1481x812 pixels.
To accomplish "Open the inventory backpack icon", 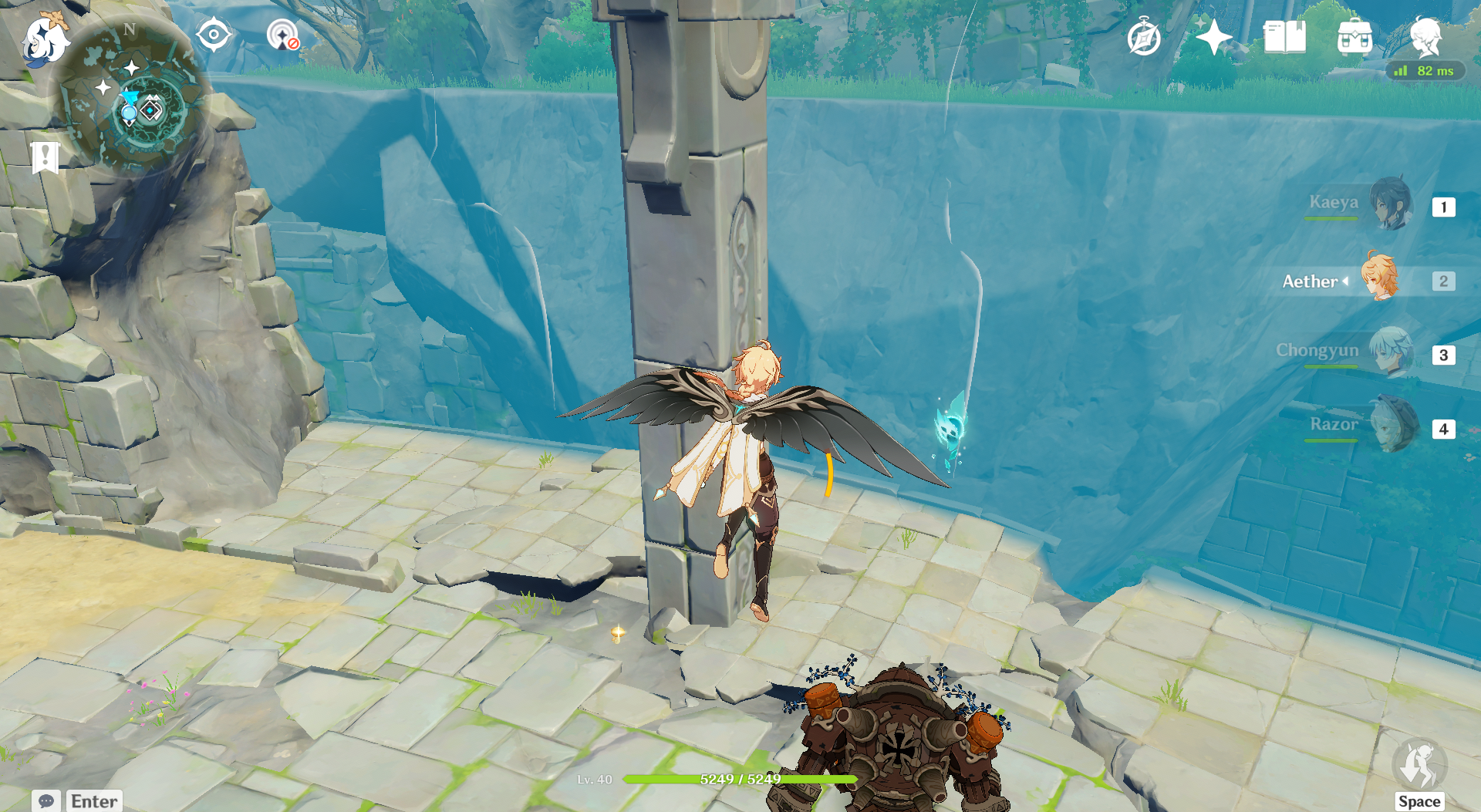I will [x=1354, y=37].
